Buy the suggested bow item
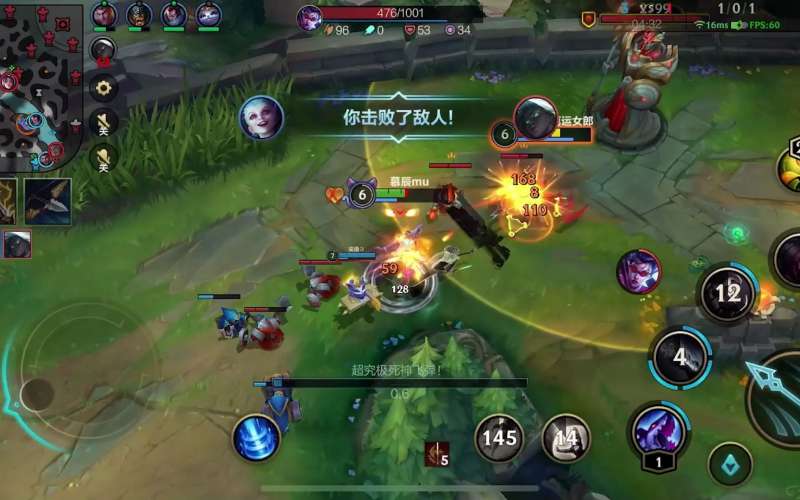 click(48, 201)
